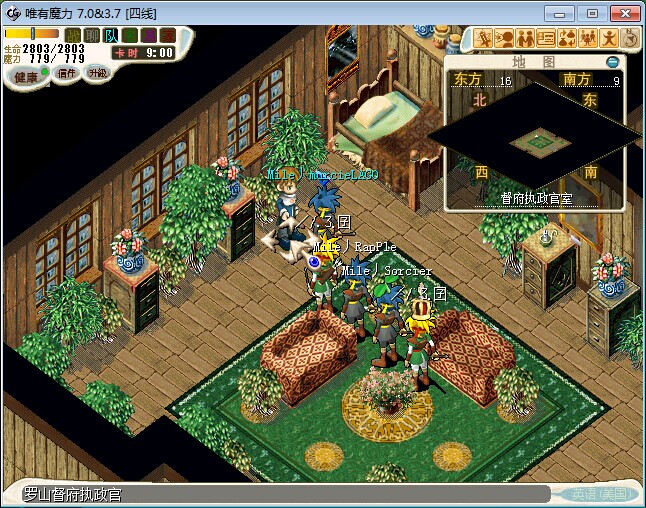Click the jumping figure action icon
Image resolution: width=646 pixels, height=508 pixels.
[x=609, y=39]
